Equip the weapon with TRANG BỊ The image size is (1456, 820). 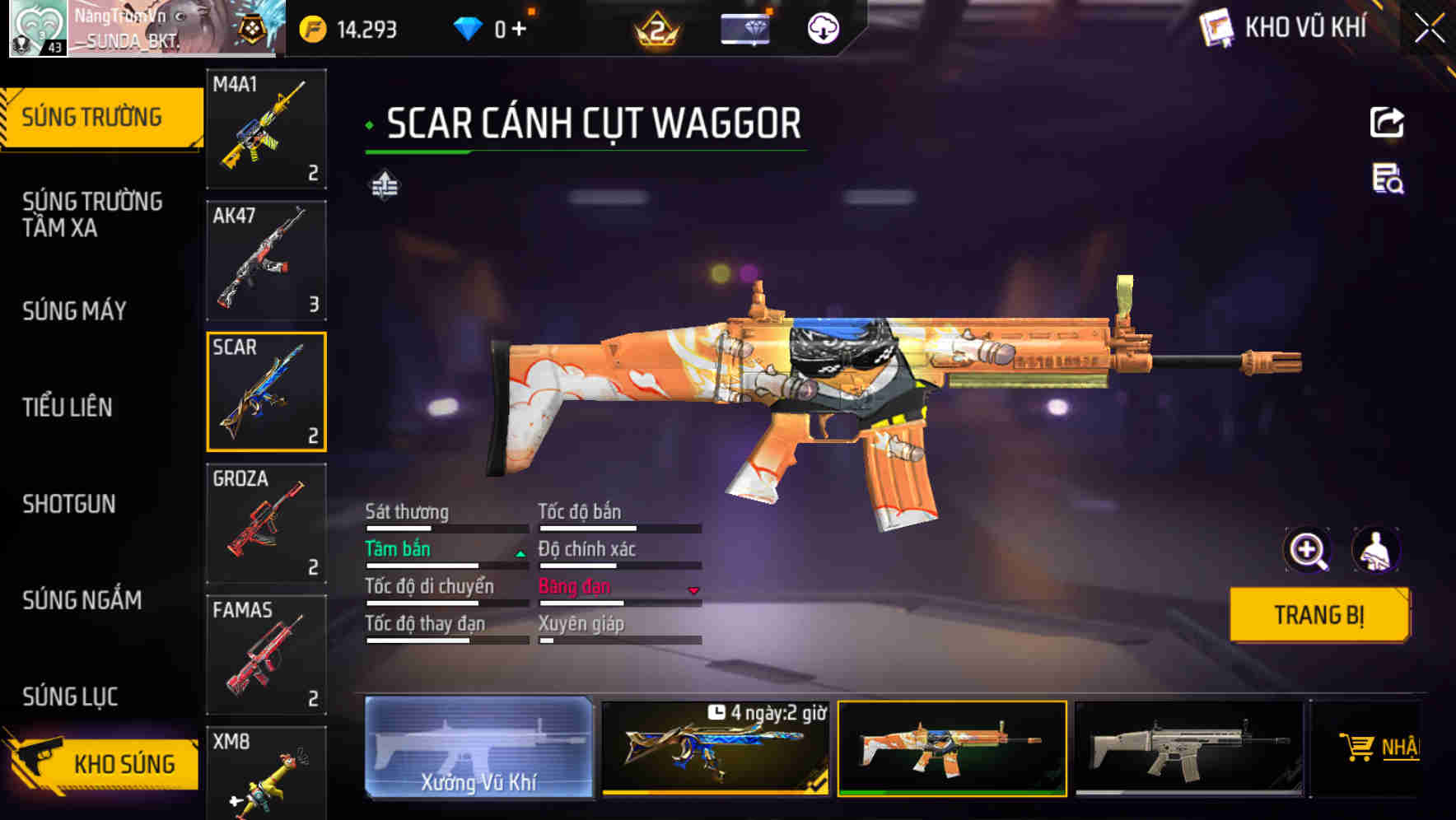point(1318,615)
